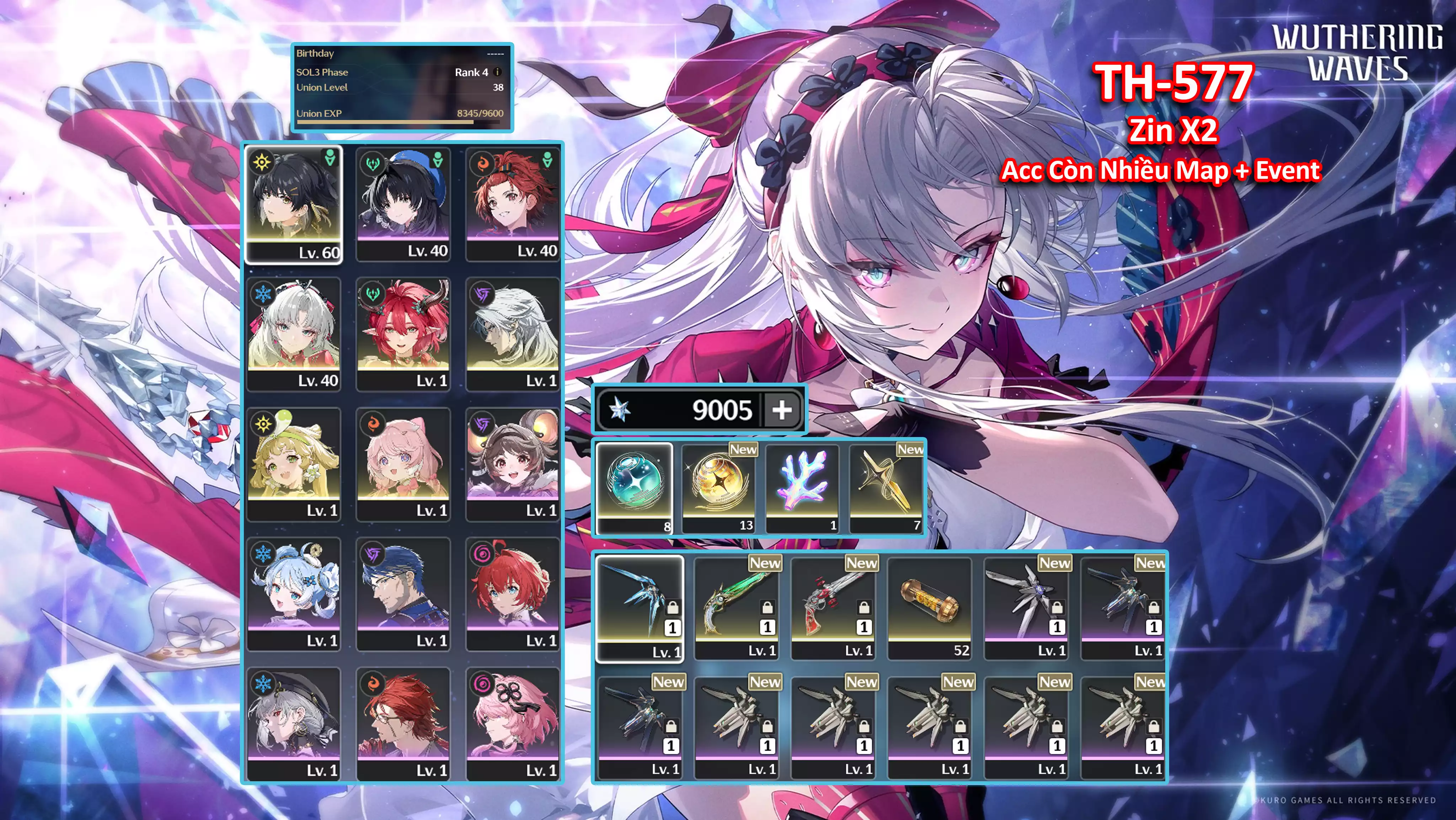Select the Lv. 40 red-haired Fusion character
The height and width of the screenshot is (820, 1456).
513,204
